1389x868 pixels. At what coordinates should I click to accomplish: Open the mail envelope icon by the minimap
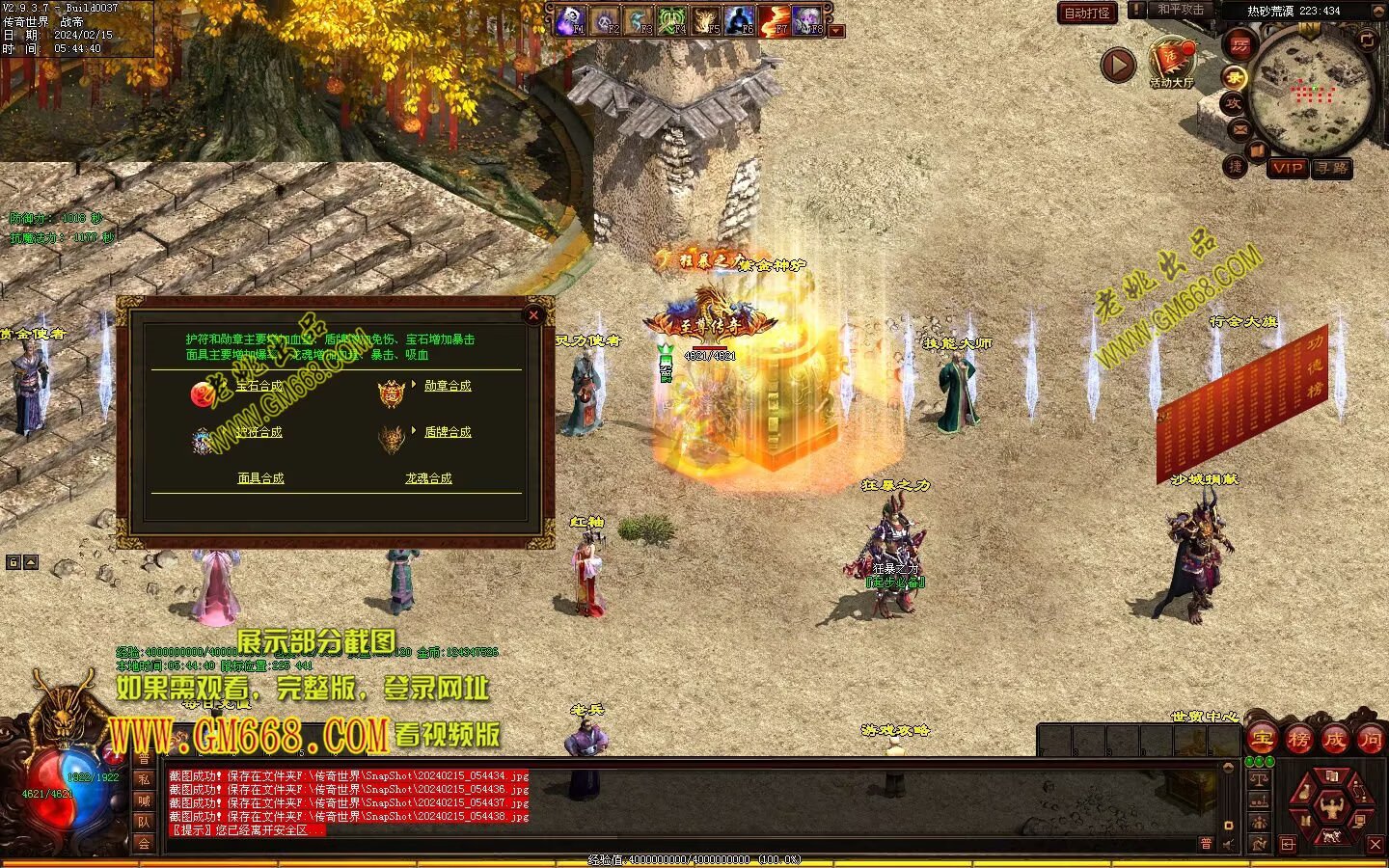[1240, 129]
